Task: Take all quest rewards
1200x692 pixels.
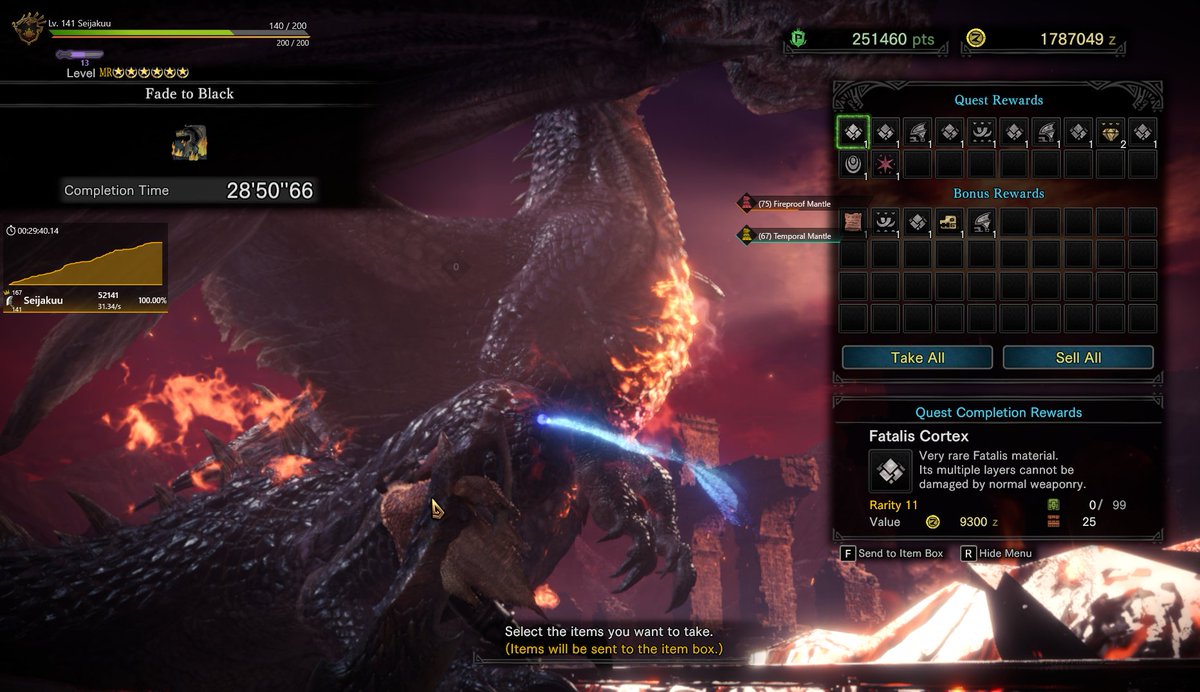Action: point(917,357)
